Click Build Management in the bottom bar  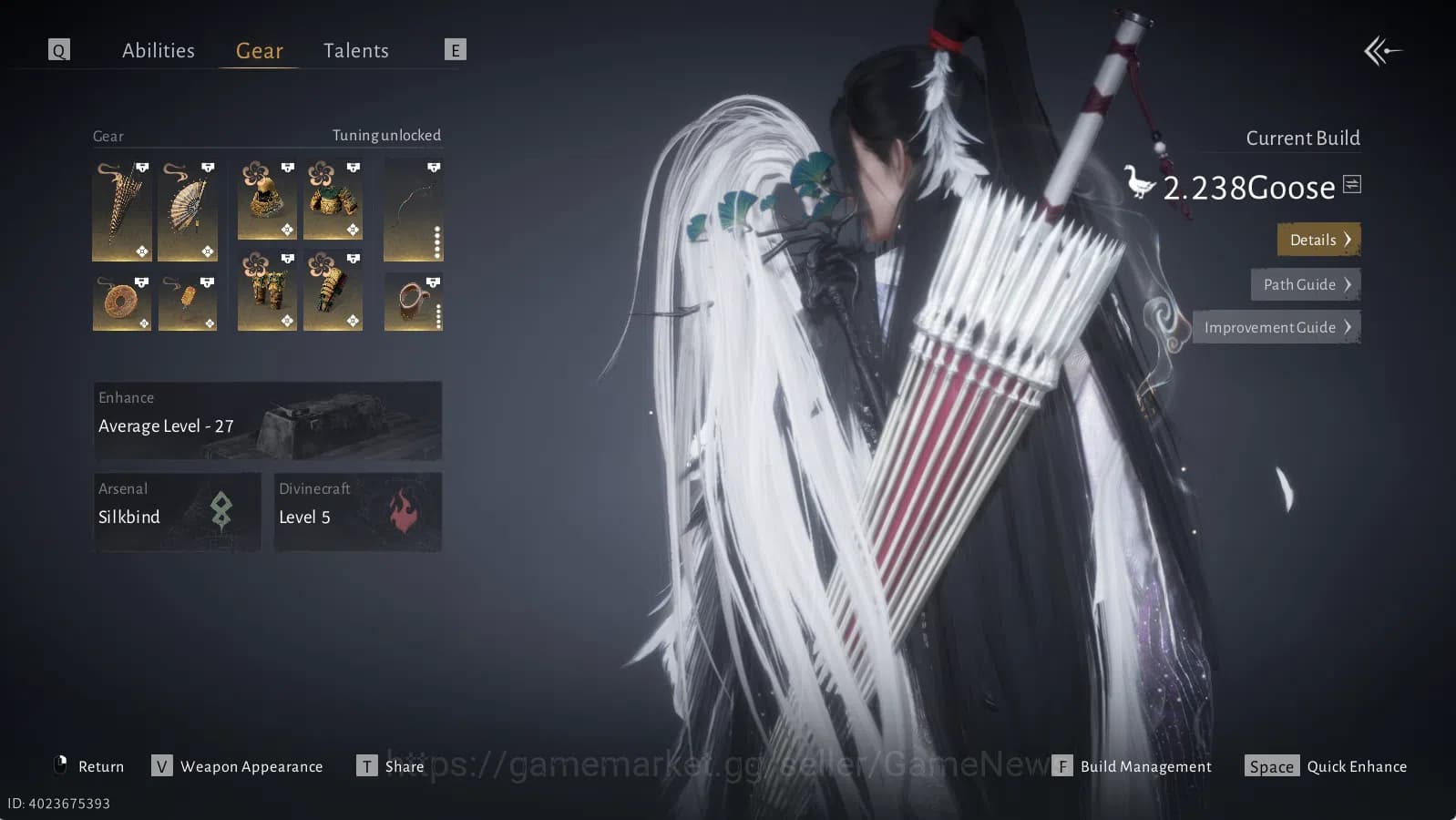coord(1146,766)
